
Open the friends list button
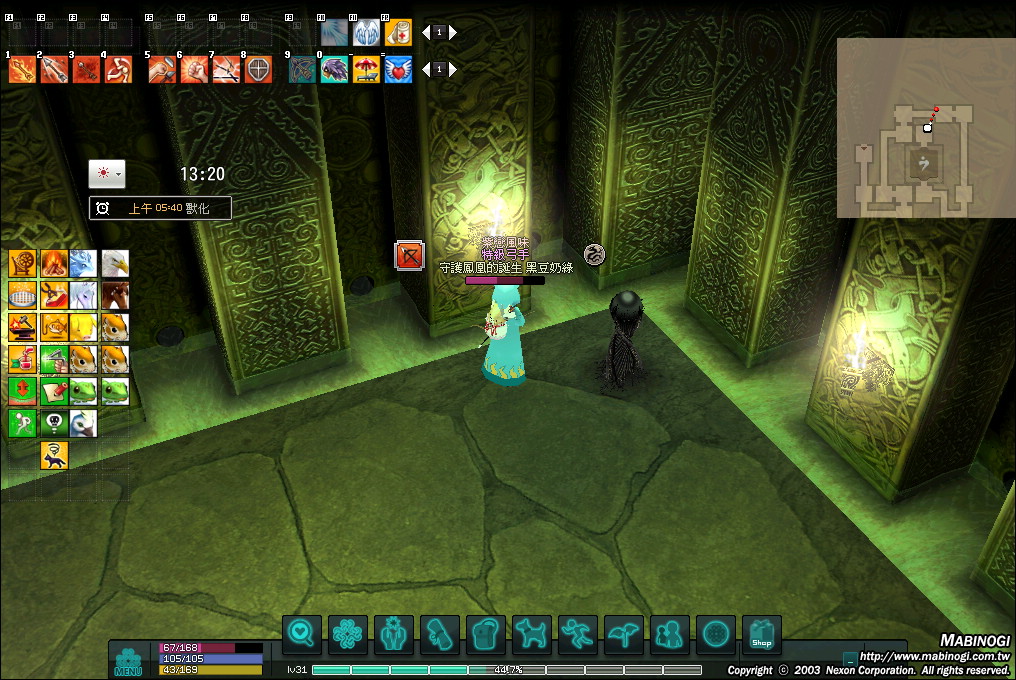670,634
